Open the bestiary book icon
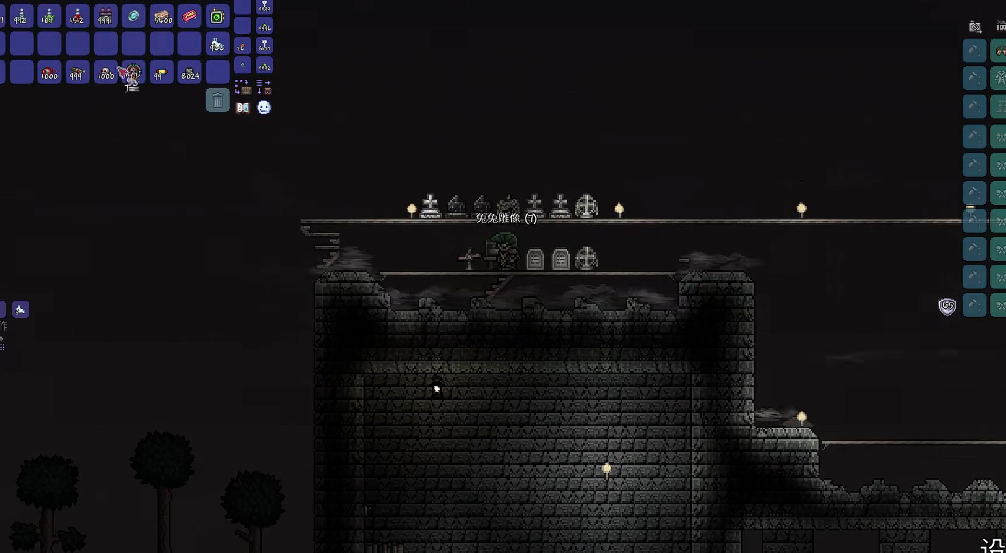The height and width of the screenshot is (553, 1006). pyautogui.click(x=242, y=107)
